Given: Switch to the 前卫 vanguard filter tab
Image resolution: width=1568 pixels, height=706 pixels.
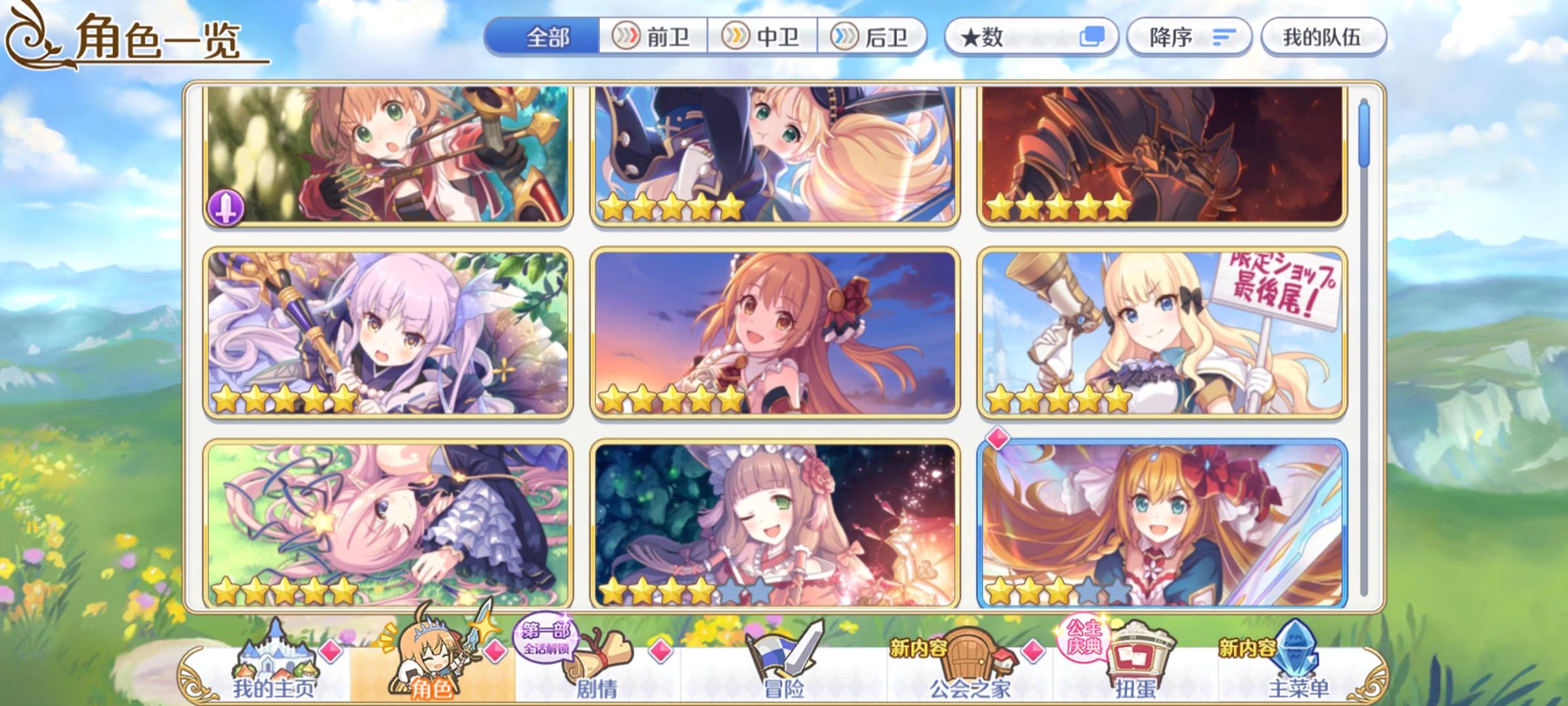Looking at the screenshot, I should point(653,37).
